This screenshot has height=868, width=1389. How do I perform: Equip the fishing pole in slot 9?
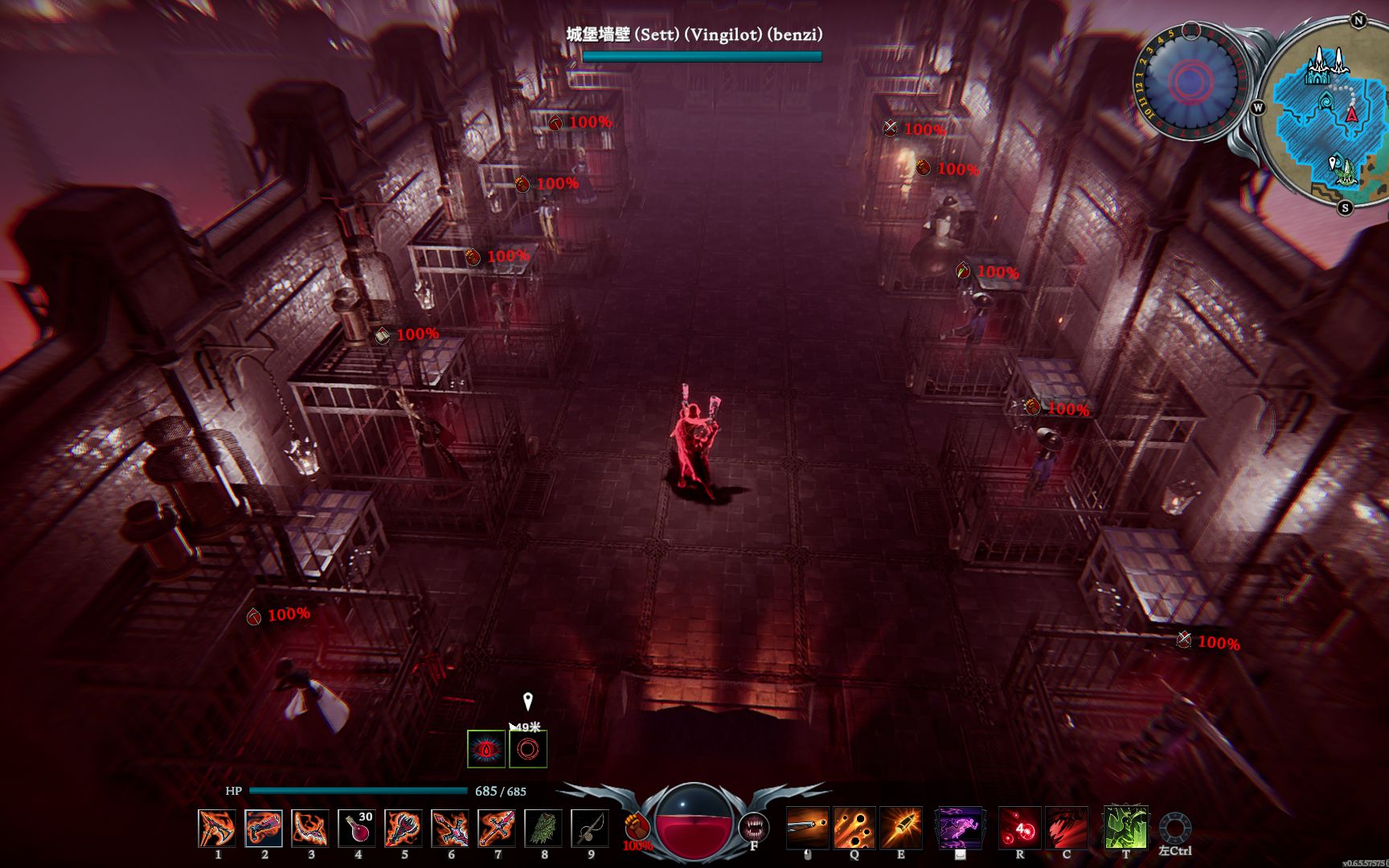(x=590, y=828)
